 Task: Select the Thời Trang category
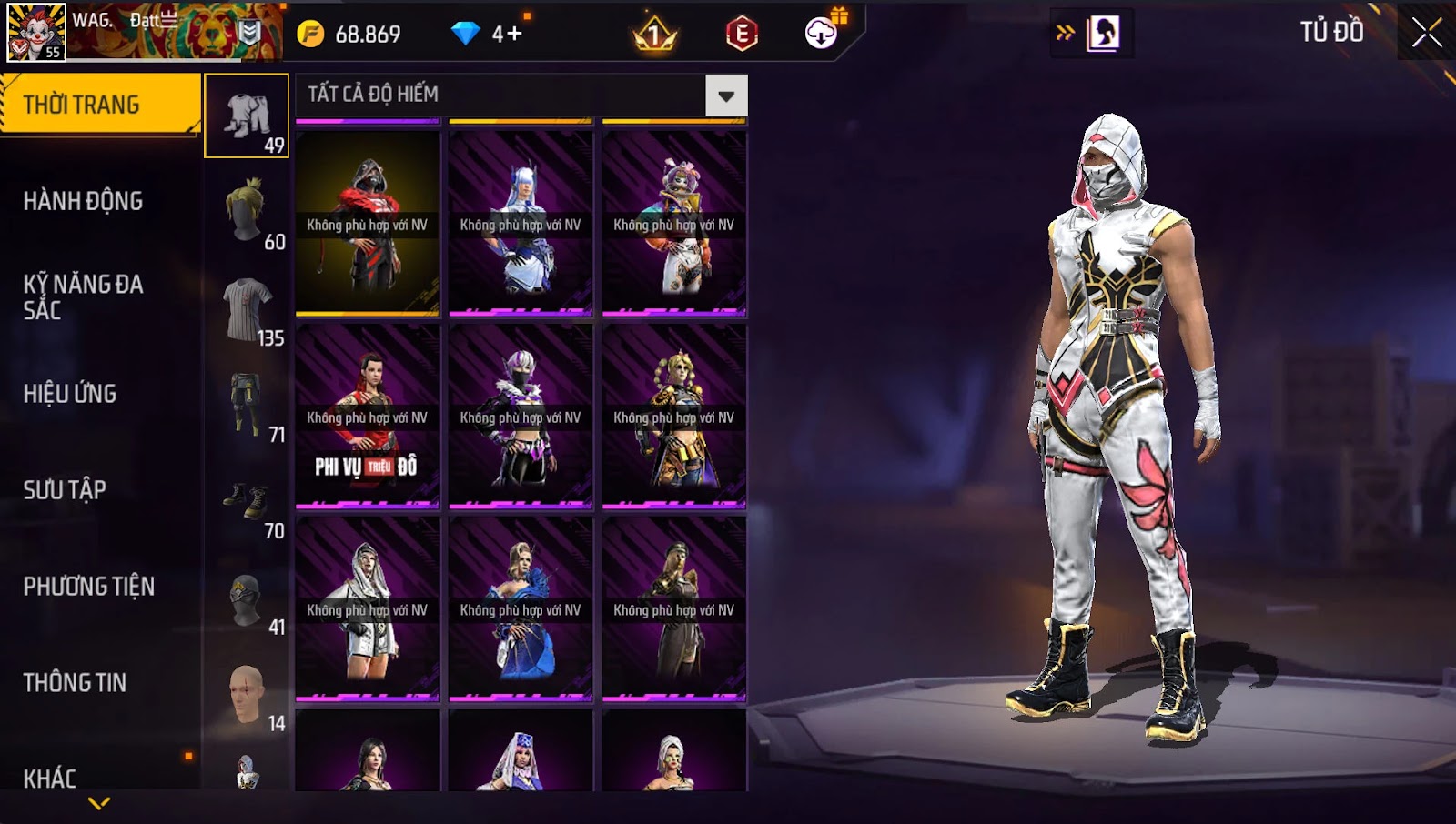pyautogui.click(x=99, y=105)
